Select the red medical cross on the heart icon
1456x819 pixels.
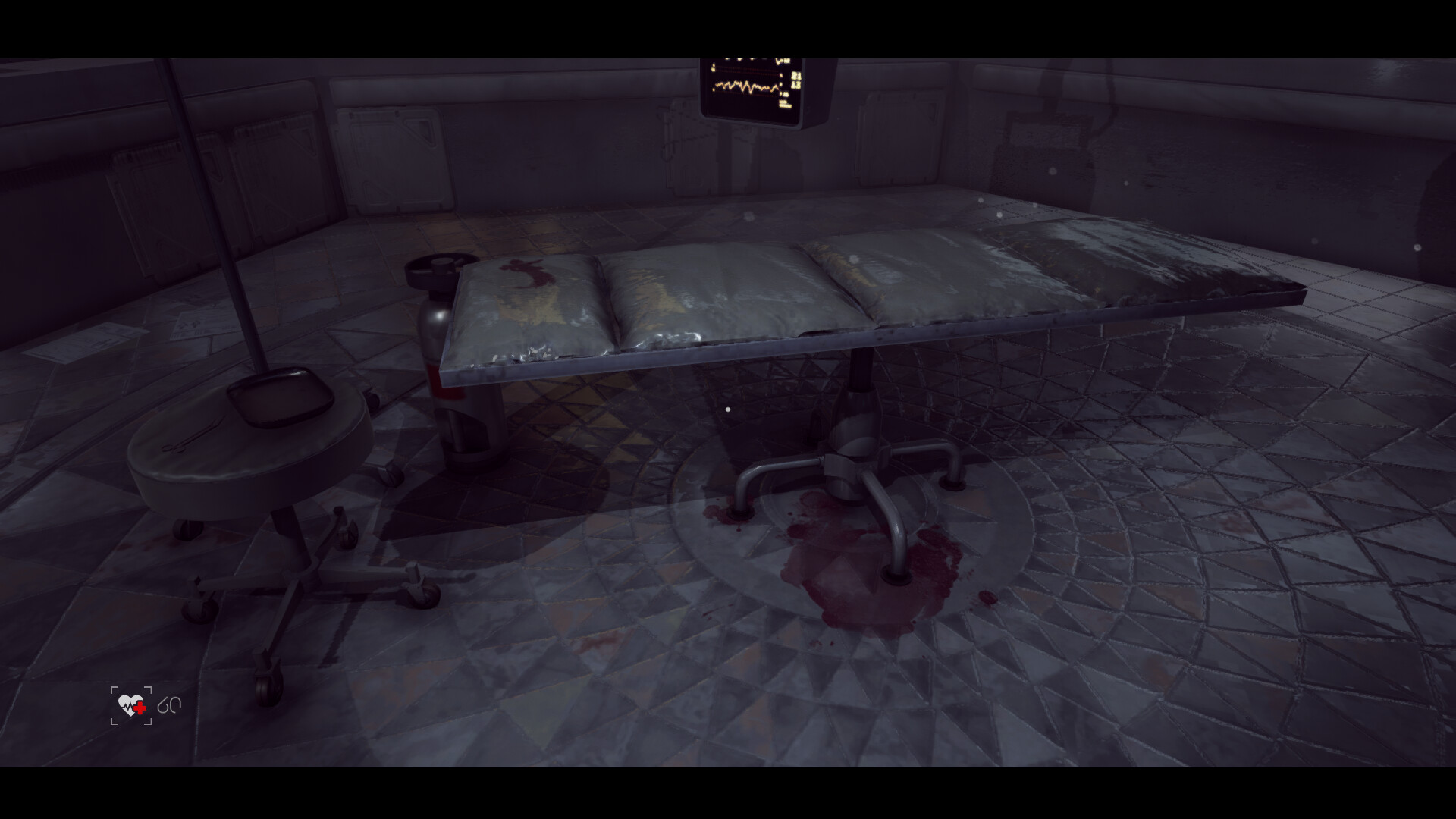pyautogui.click(x=139, y=708)
